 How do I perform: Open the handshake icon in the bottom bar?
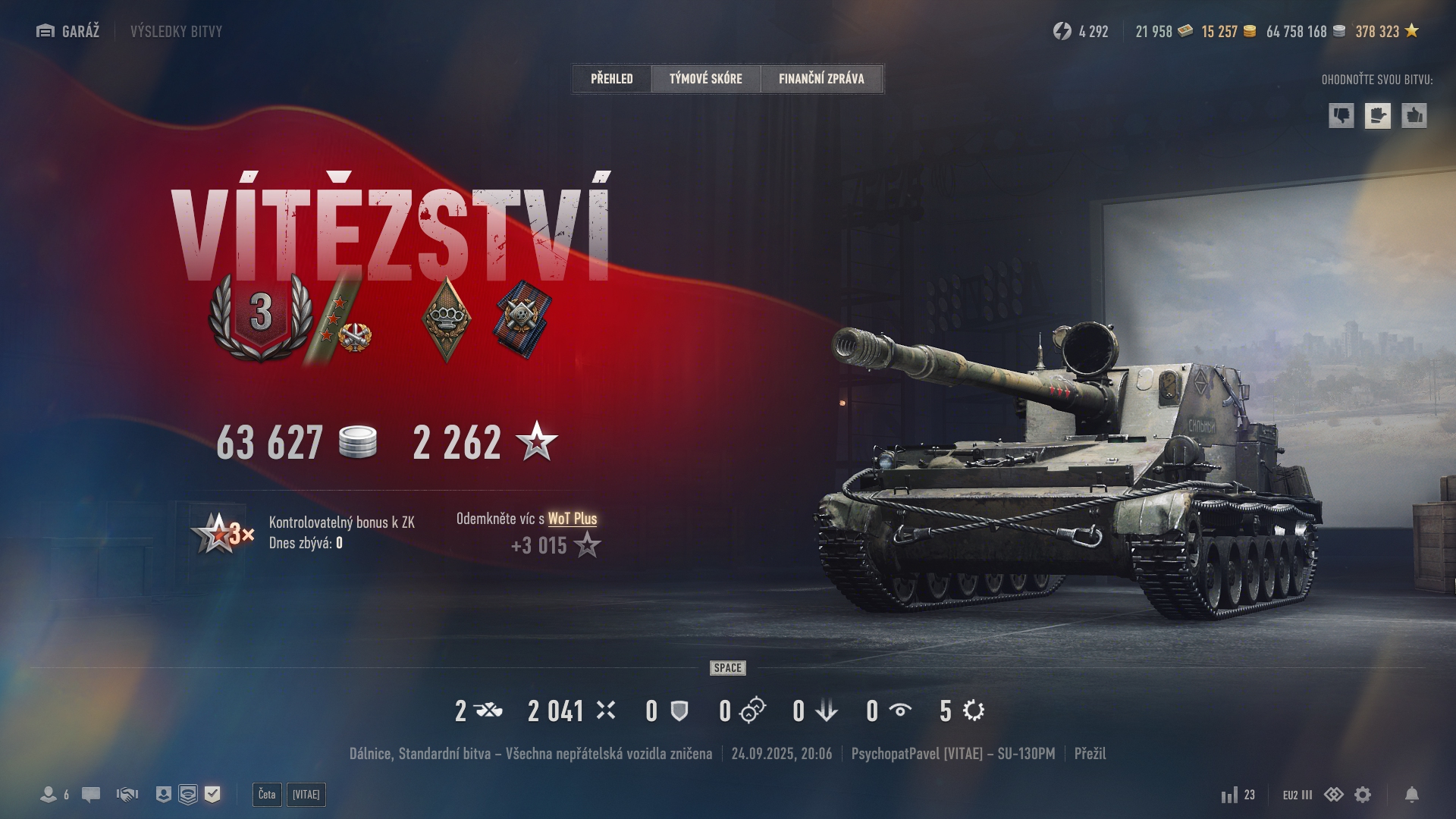coord(127,795)
